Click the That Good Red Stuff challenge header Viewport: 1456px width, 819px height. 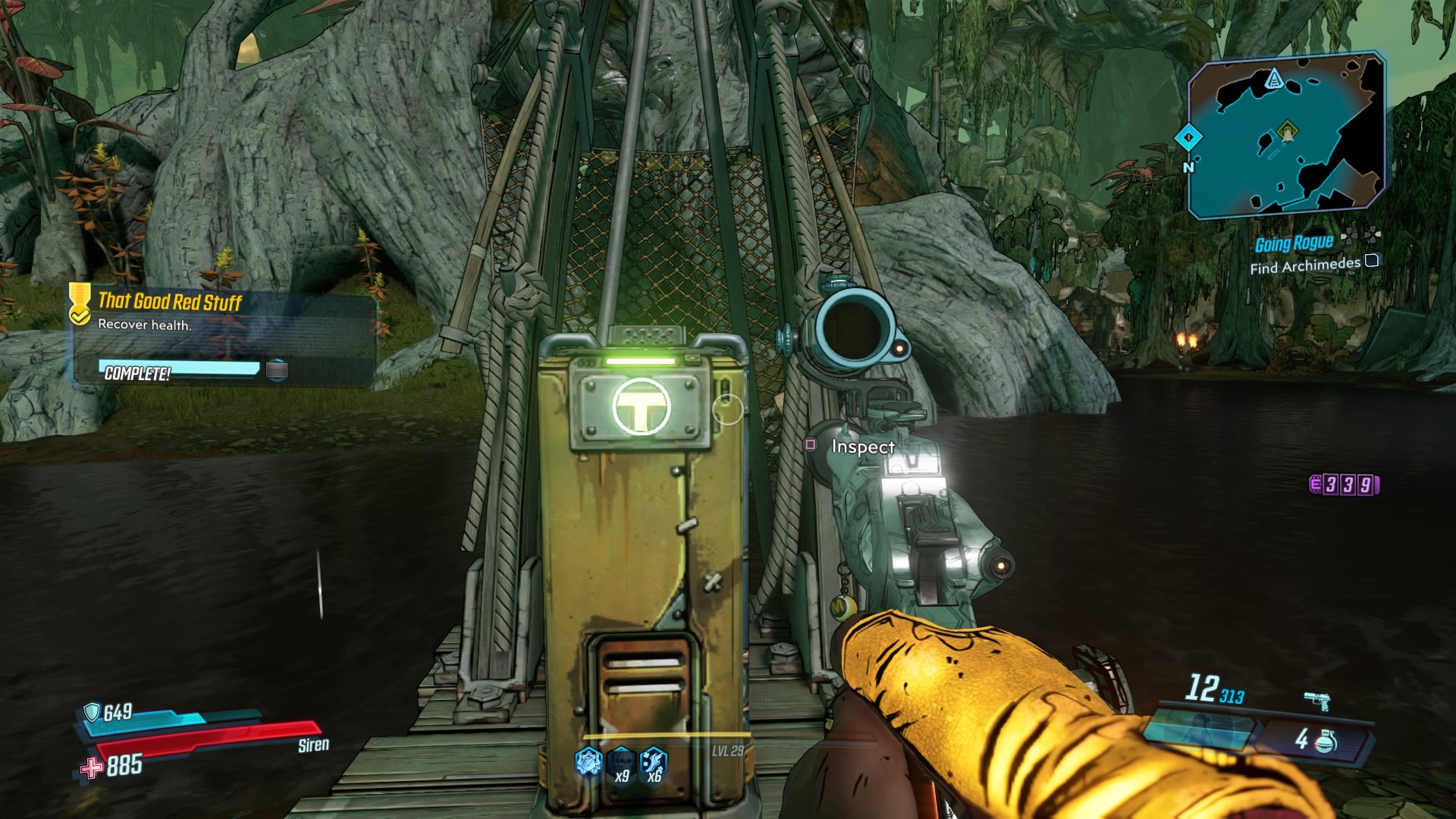(x=171, y=301)
